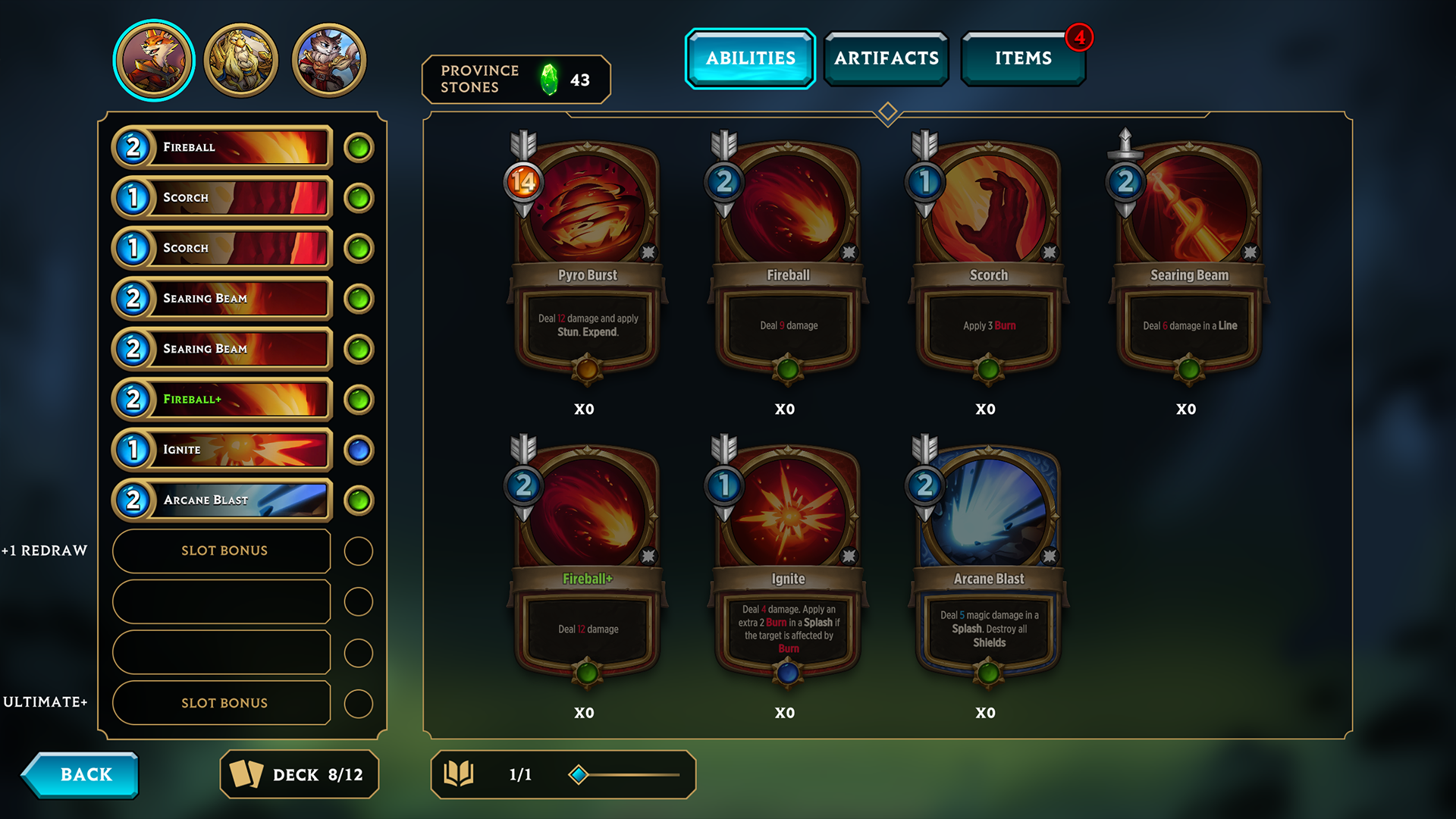Open the ITEMS tab with notification badge
The image size is (1456, 819).
pyautogui.click(x=1023, y=58)
